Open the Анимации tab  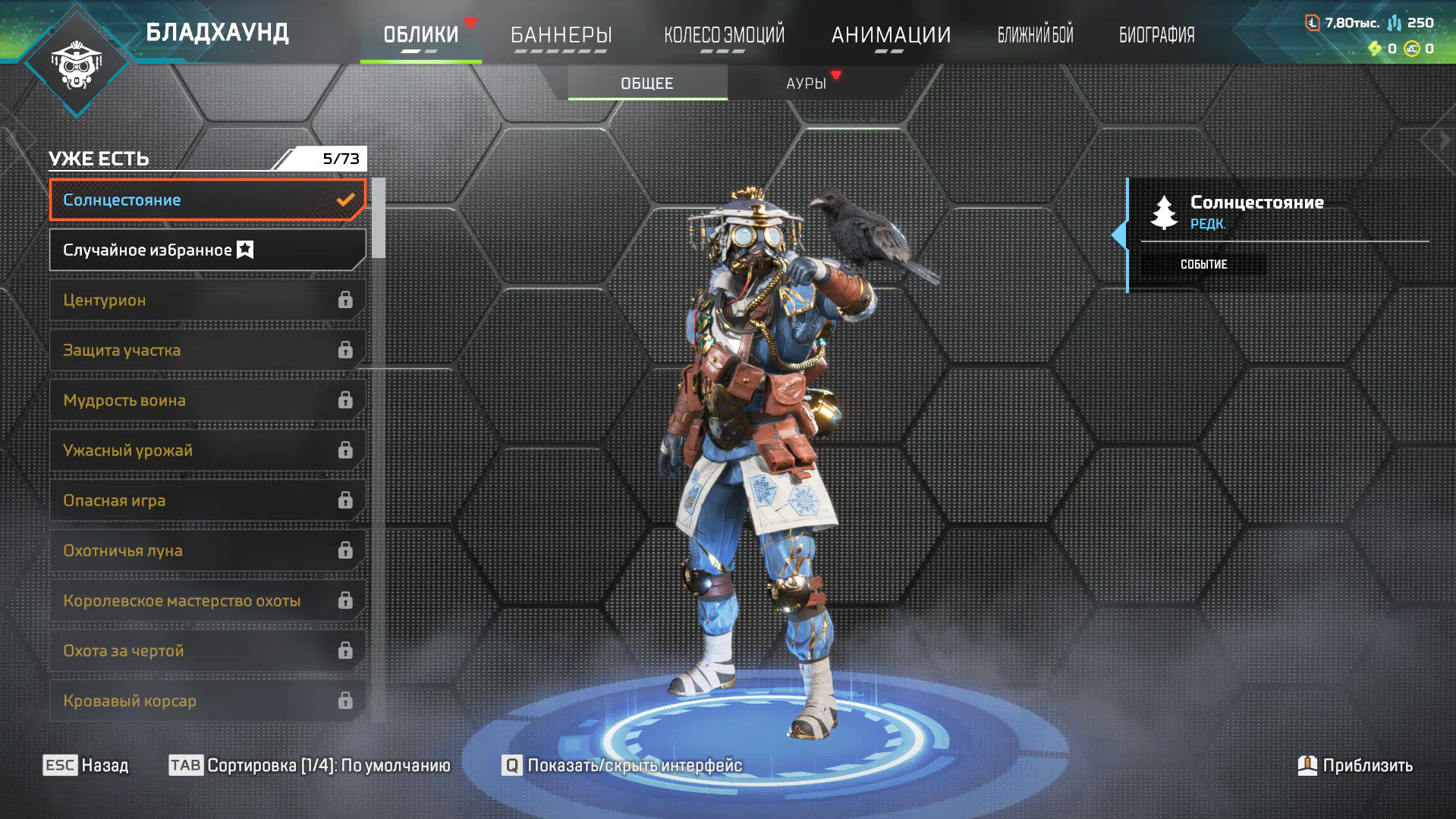tap(891, 35)
